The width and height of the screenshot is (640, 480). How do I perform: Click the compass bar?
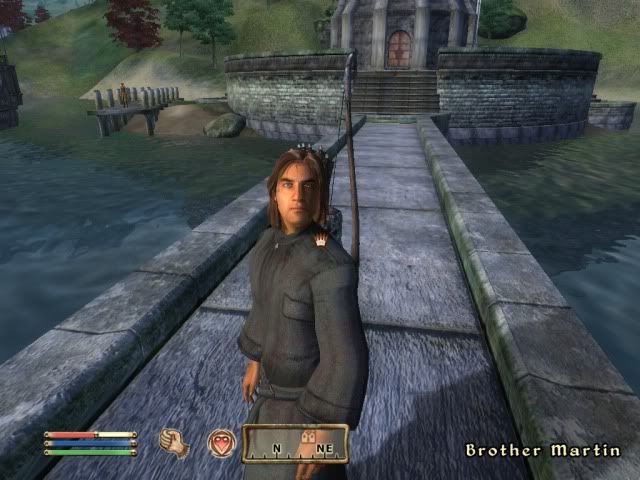pos(295,443)
